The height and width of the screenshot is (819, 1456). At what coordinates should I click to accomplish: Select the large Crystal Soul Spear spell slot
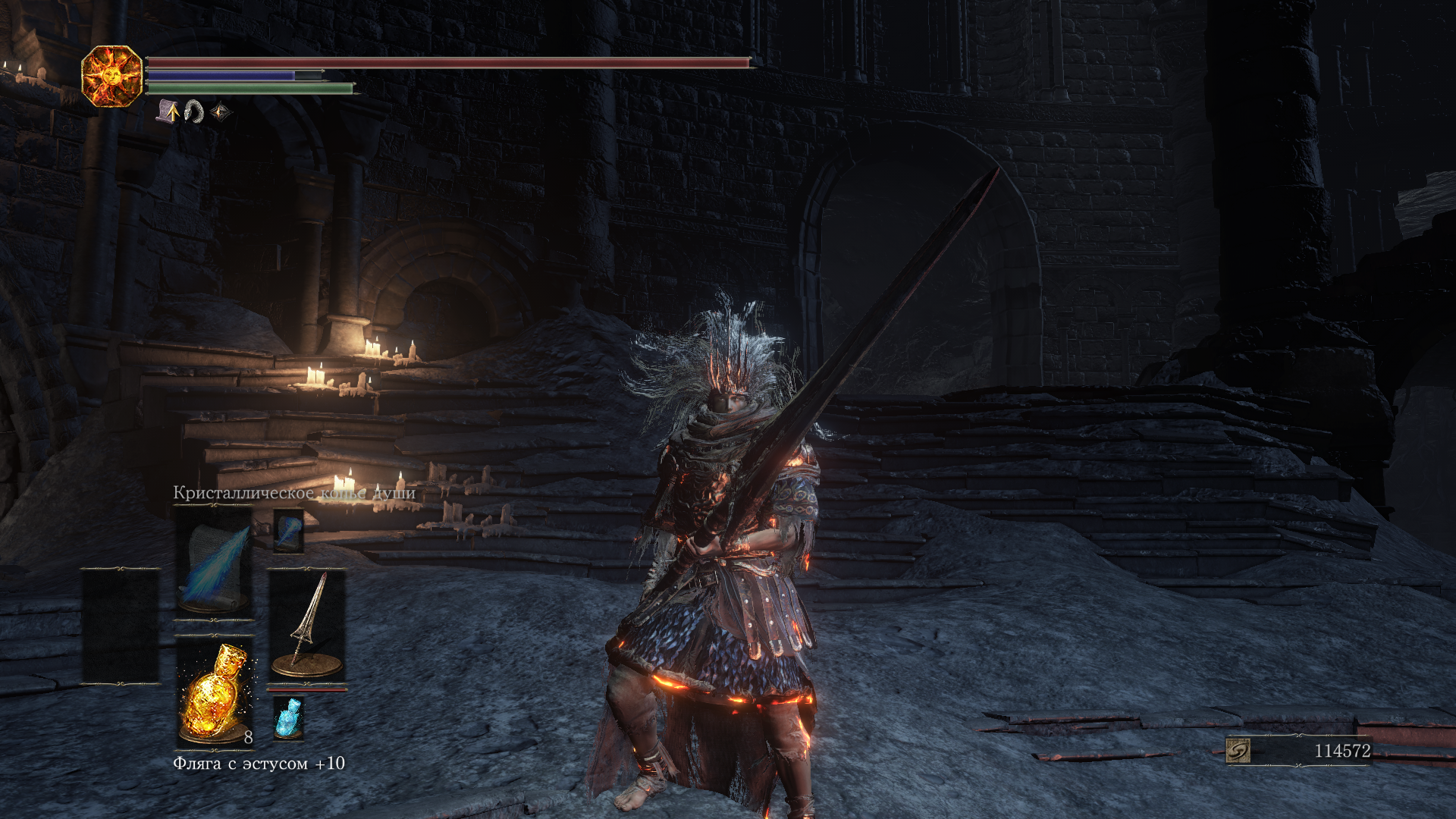click(x=215, y=561)
